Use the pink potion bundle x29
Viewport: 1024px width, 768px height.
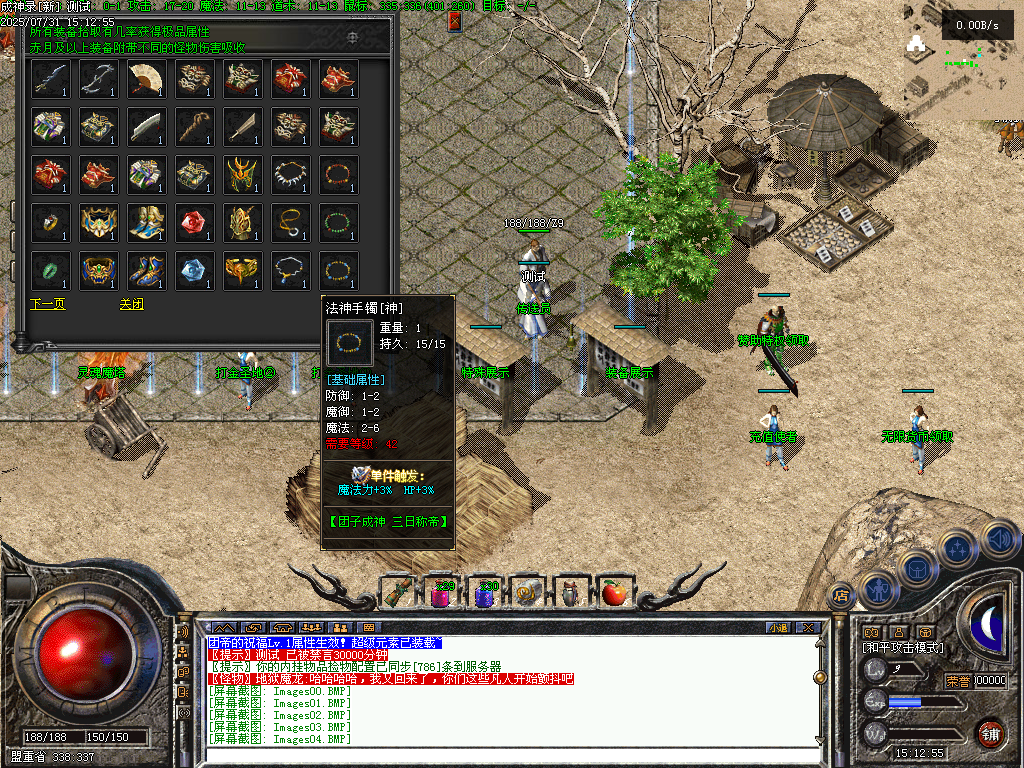coord(440,593)
